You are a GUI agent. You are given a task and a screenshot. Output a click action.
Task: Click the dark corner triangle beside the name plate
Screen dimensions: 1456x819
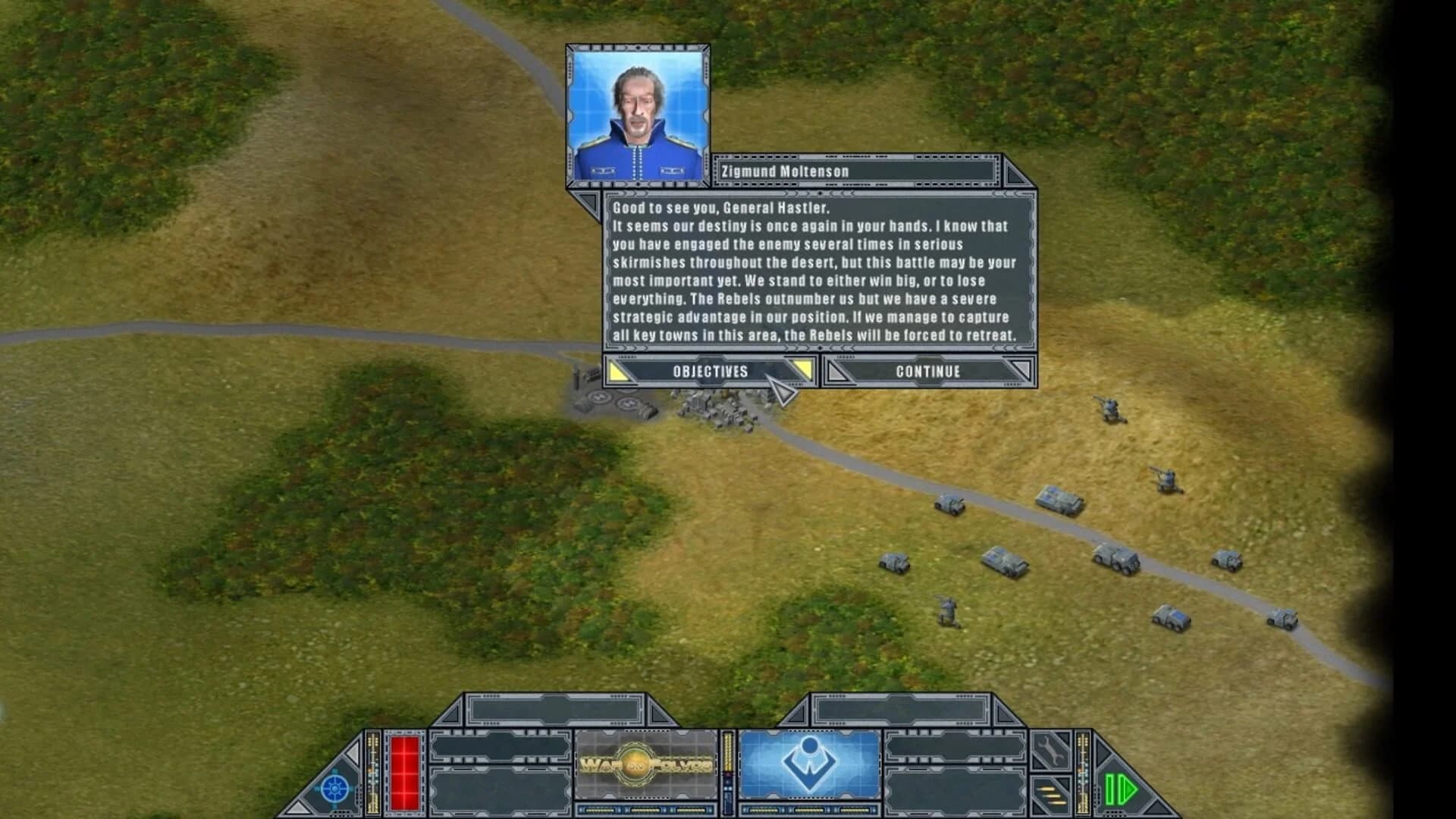click(x=1015, y=174)
